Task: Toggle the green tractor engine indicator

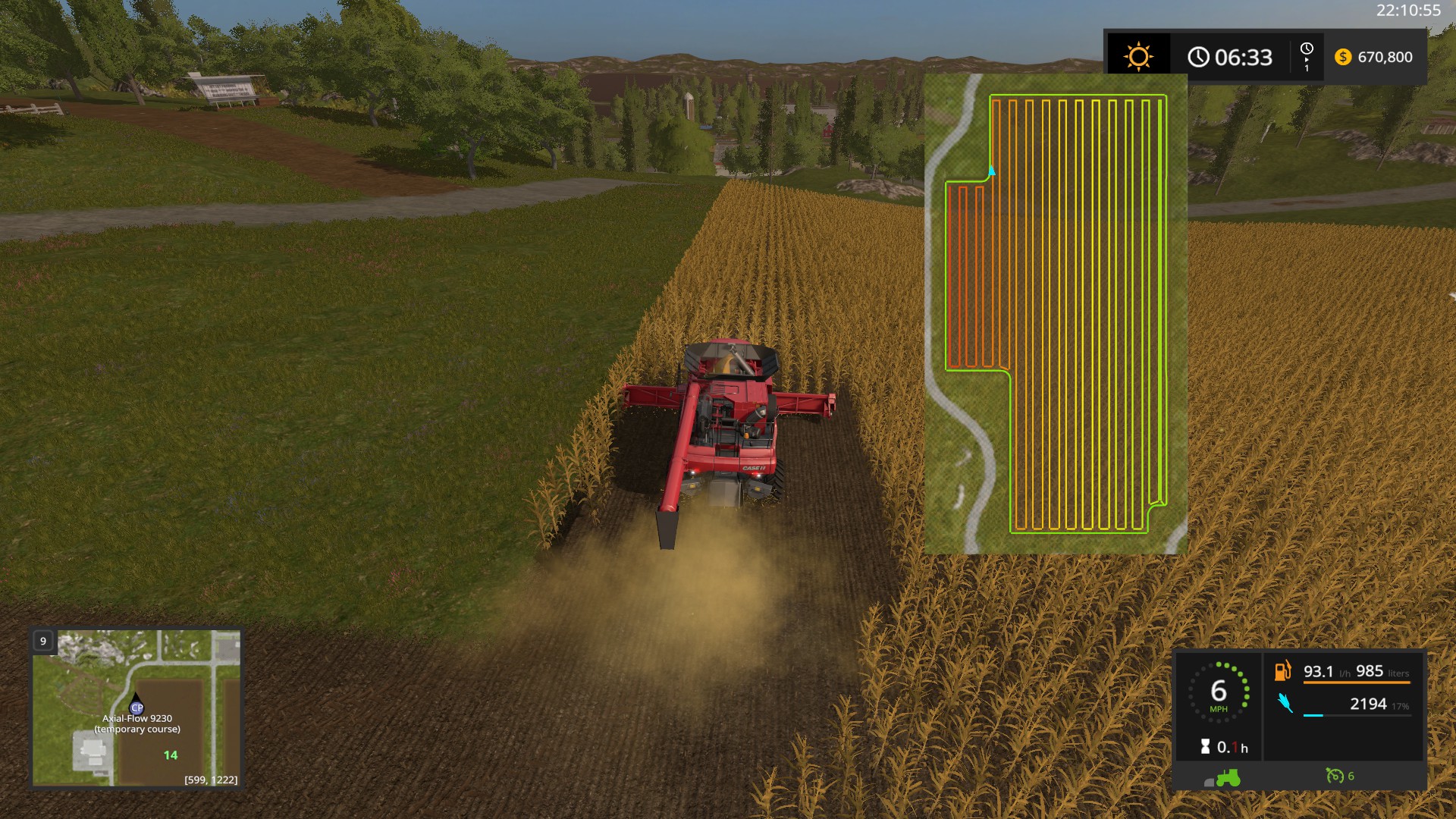Action: tap(1228, 778)
